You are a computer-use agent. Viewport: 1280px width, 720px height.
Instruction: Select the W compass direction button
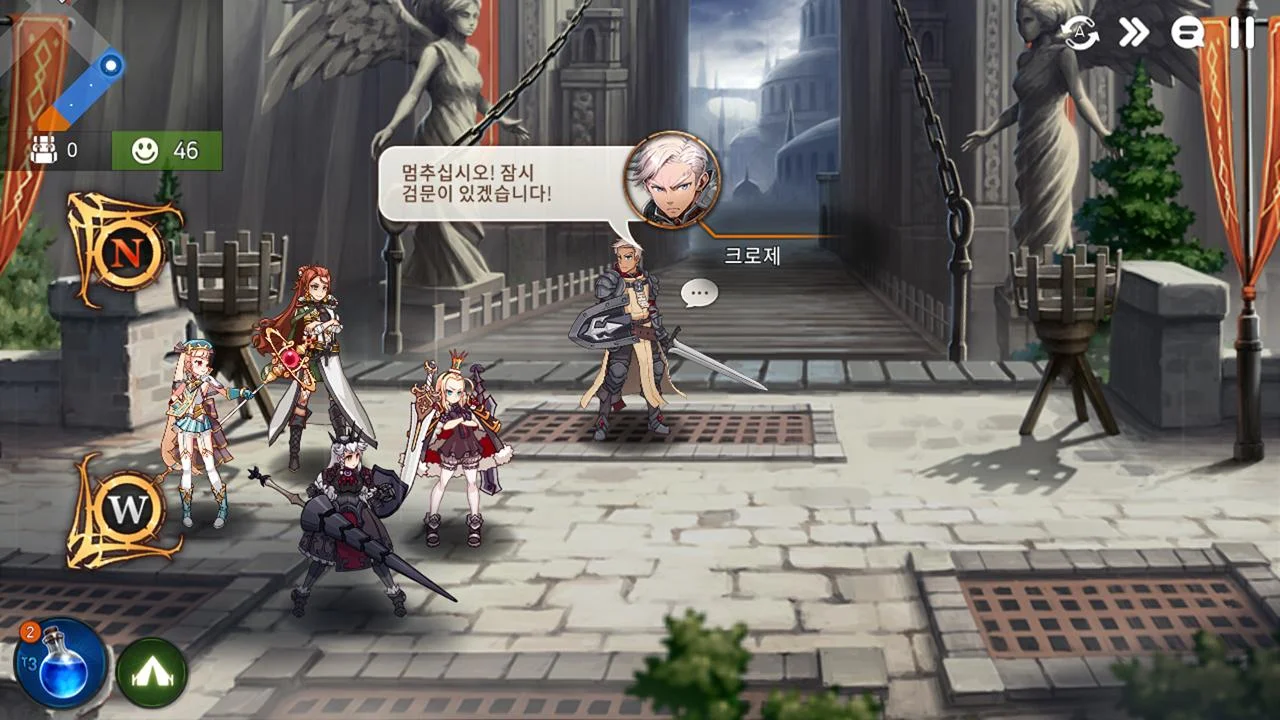click(x=126, y=510)
